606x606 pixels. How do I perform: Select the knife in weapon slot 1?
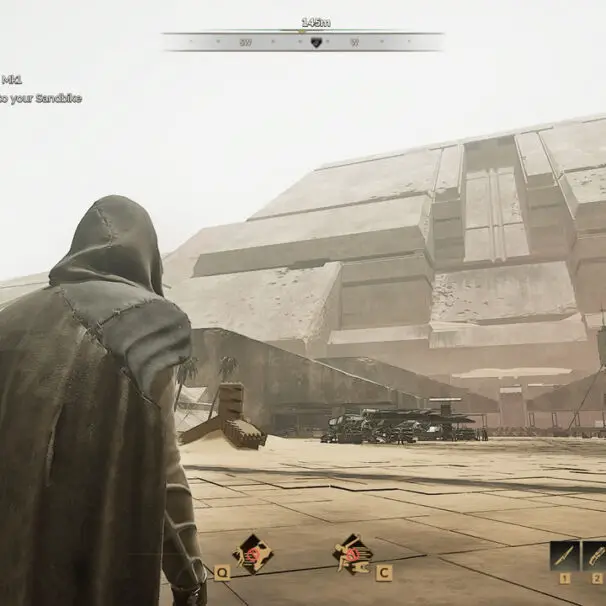tap(565, 555)
